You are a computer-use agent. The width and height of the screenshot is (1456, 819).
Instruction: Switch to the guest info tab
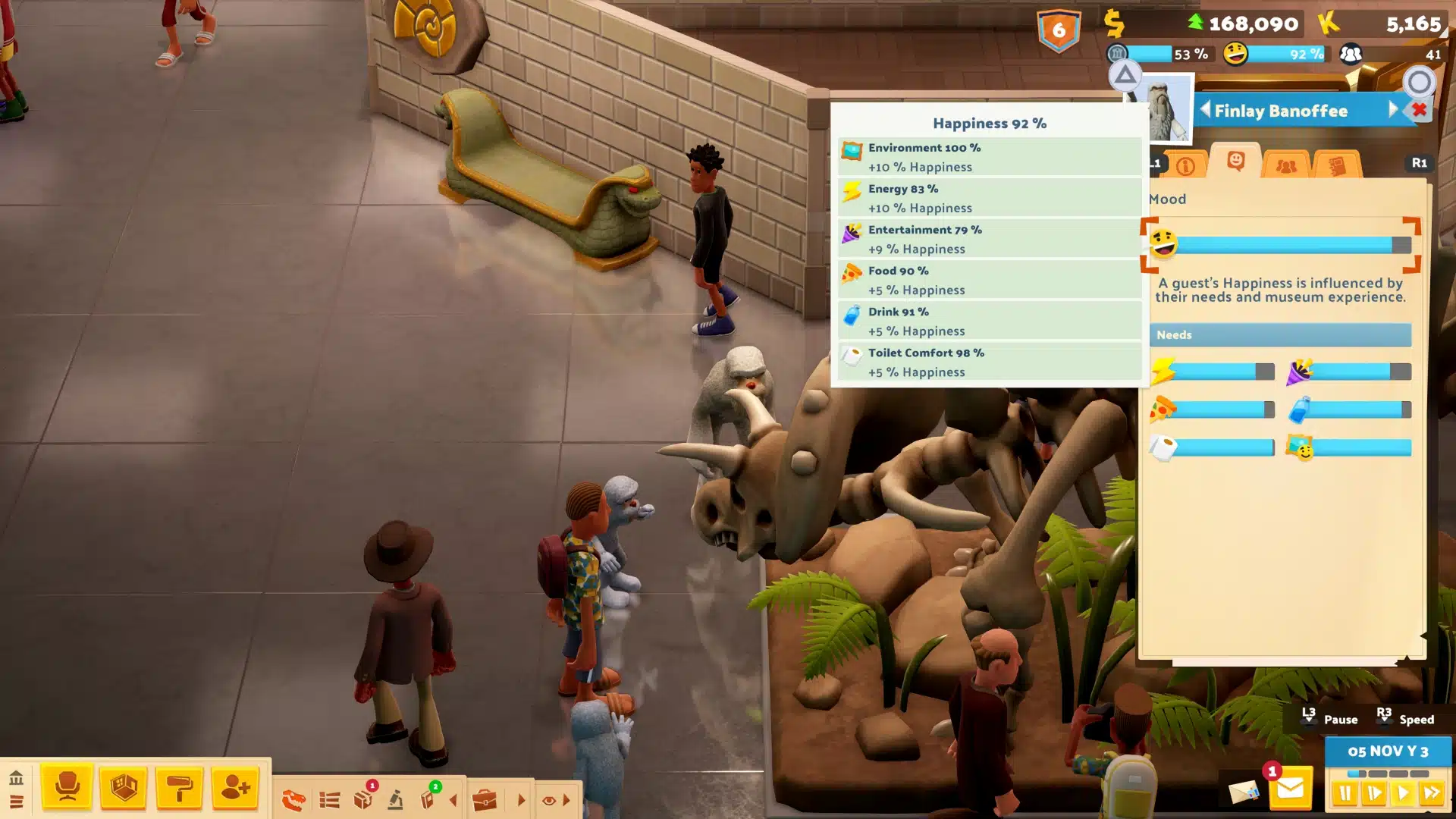coord(1185,165)
